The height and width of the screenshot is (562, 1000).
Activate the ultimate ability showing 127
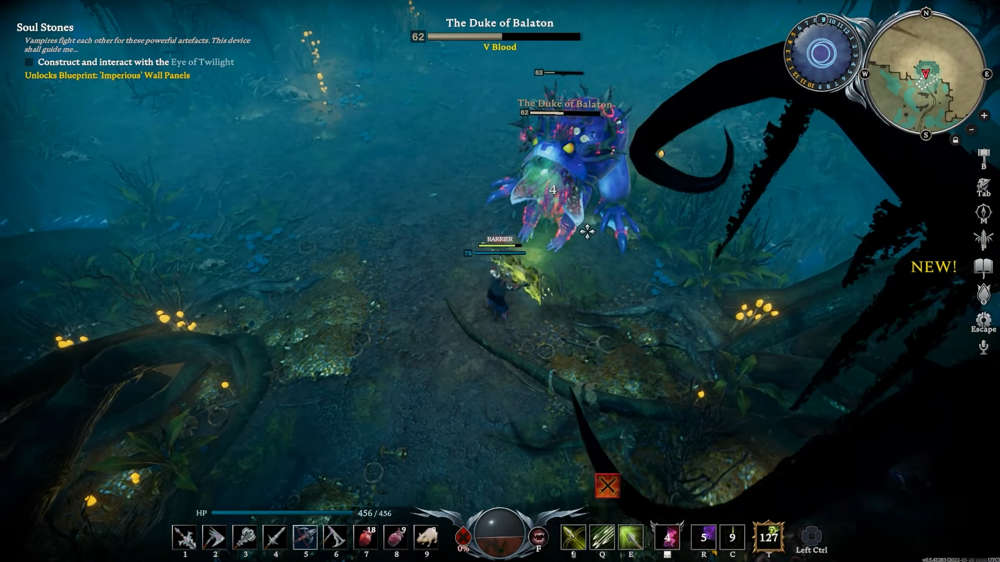768,537
